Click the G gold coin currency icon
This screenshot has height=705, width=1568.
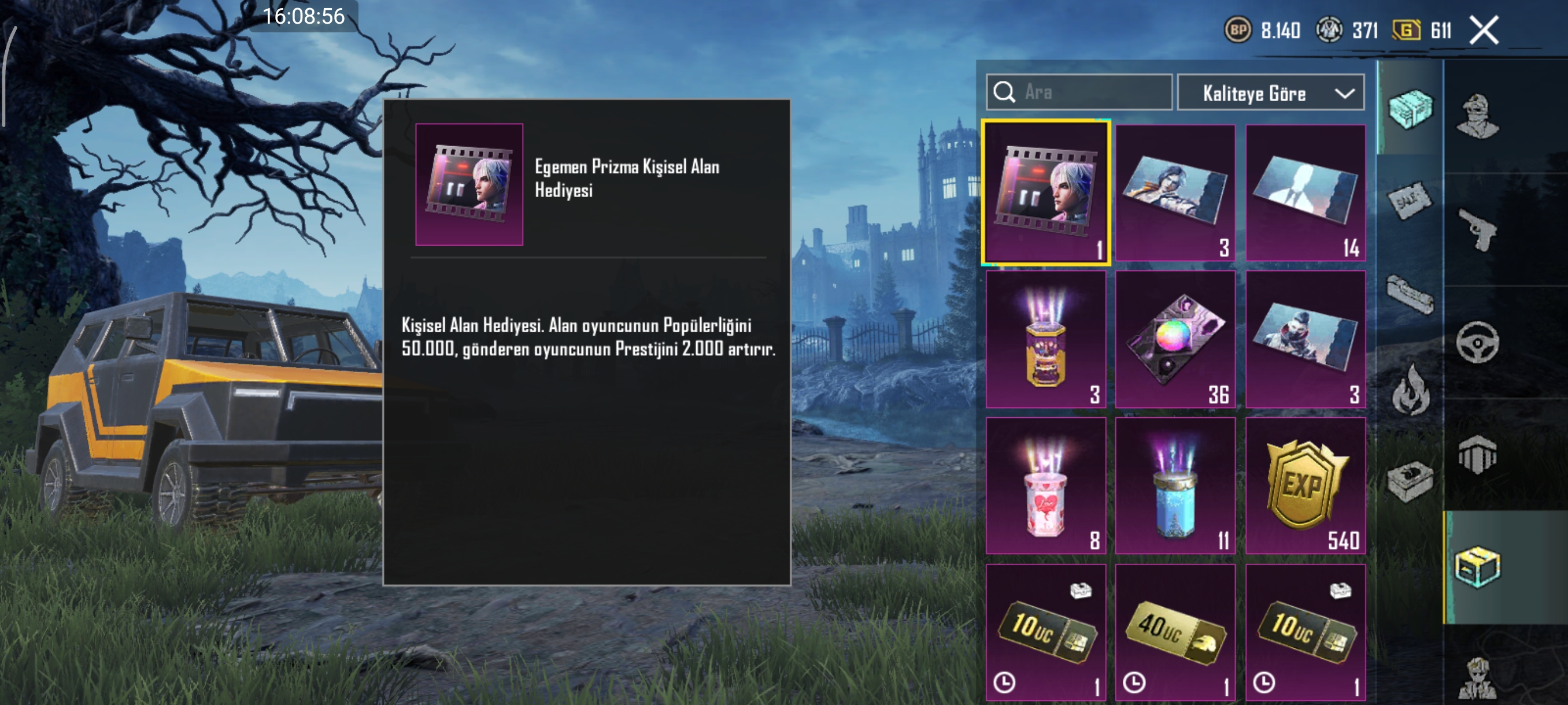(x=1406, y=31)
